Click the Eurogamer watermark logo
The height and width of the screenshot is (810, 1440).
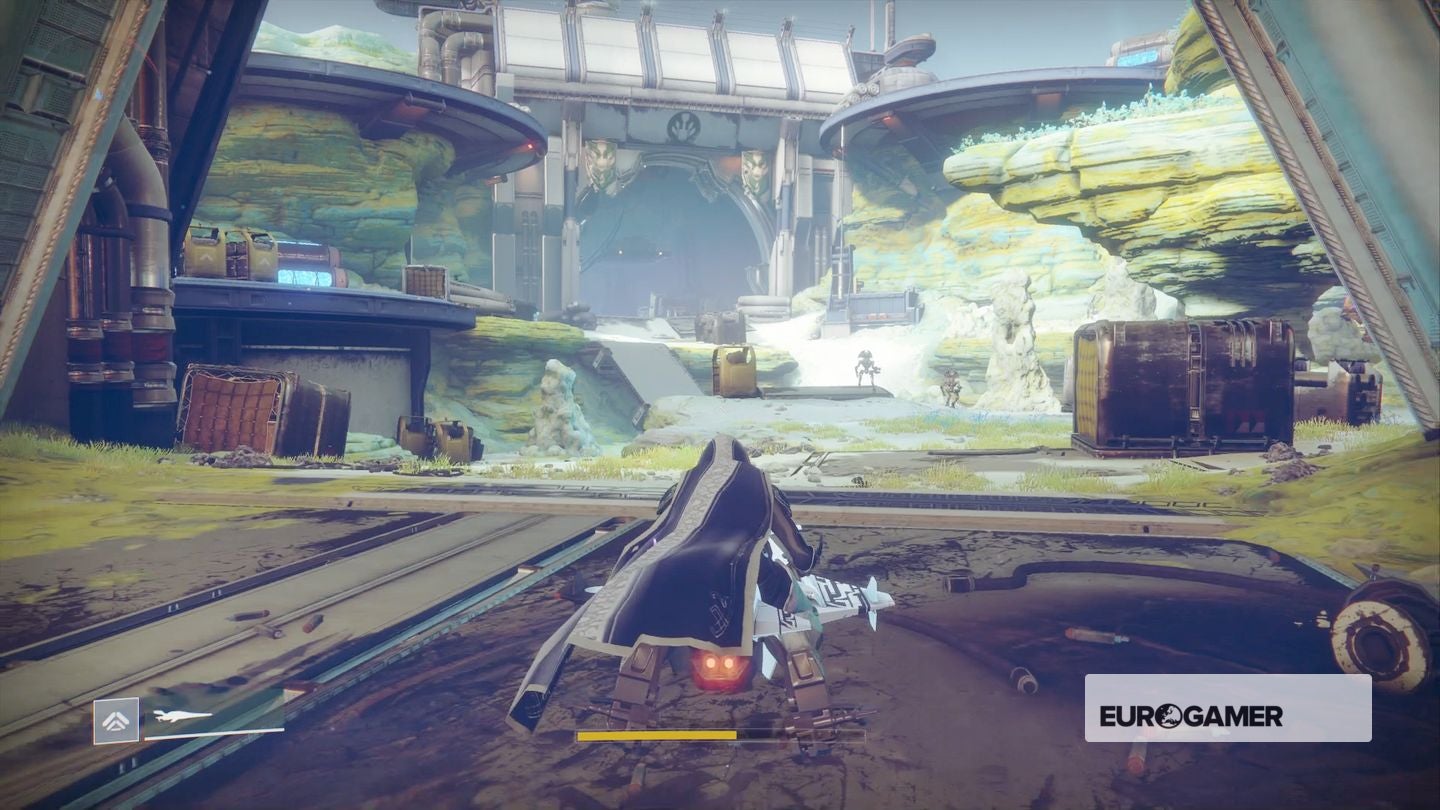1191,716
